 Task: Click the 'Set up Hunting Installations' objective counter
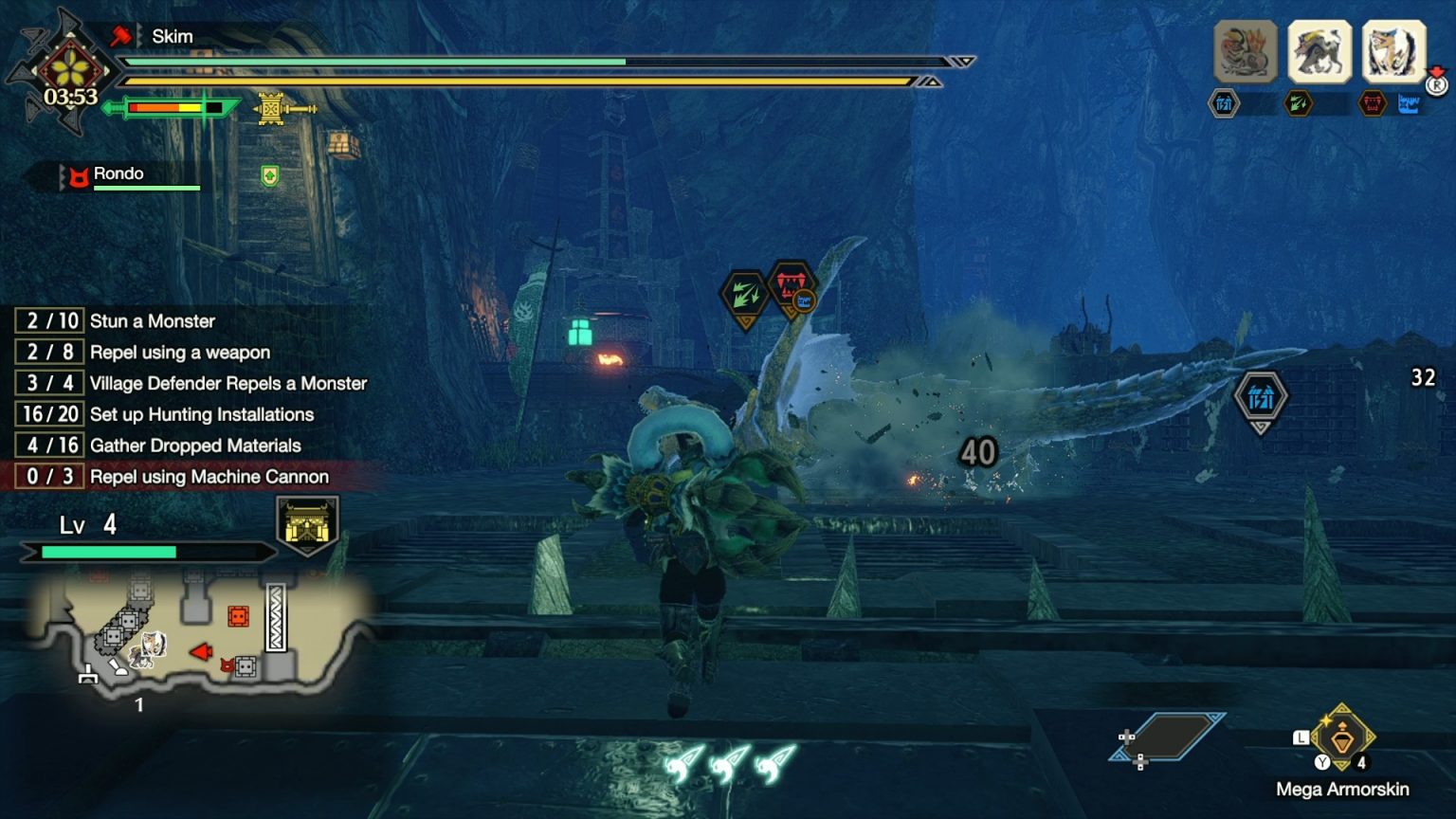[x=48, y=414]
